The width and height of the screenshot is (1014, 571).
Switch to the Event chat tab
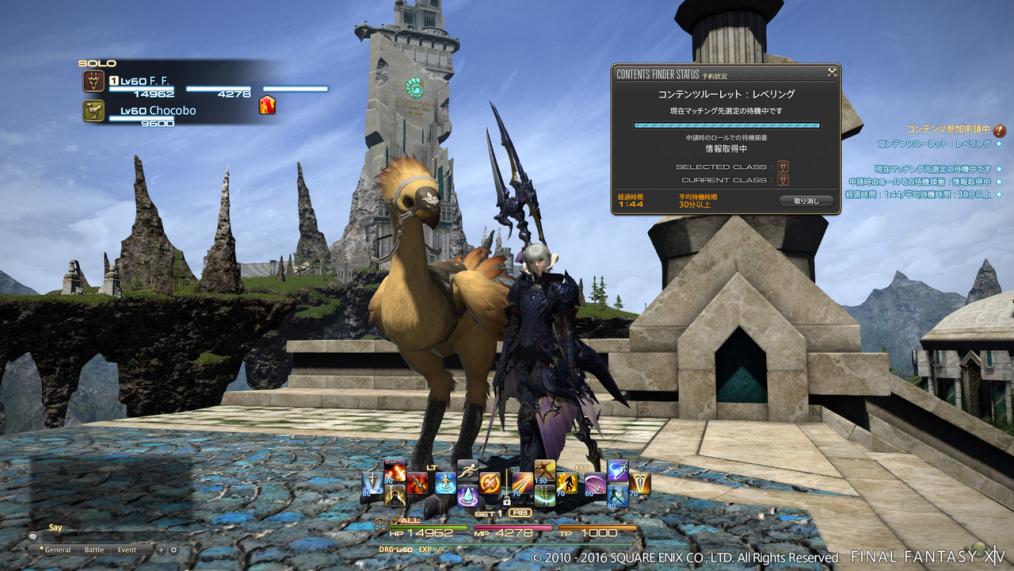[x=127, y=550]
